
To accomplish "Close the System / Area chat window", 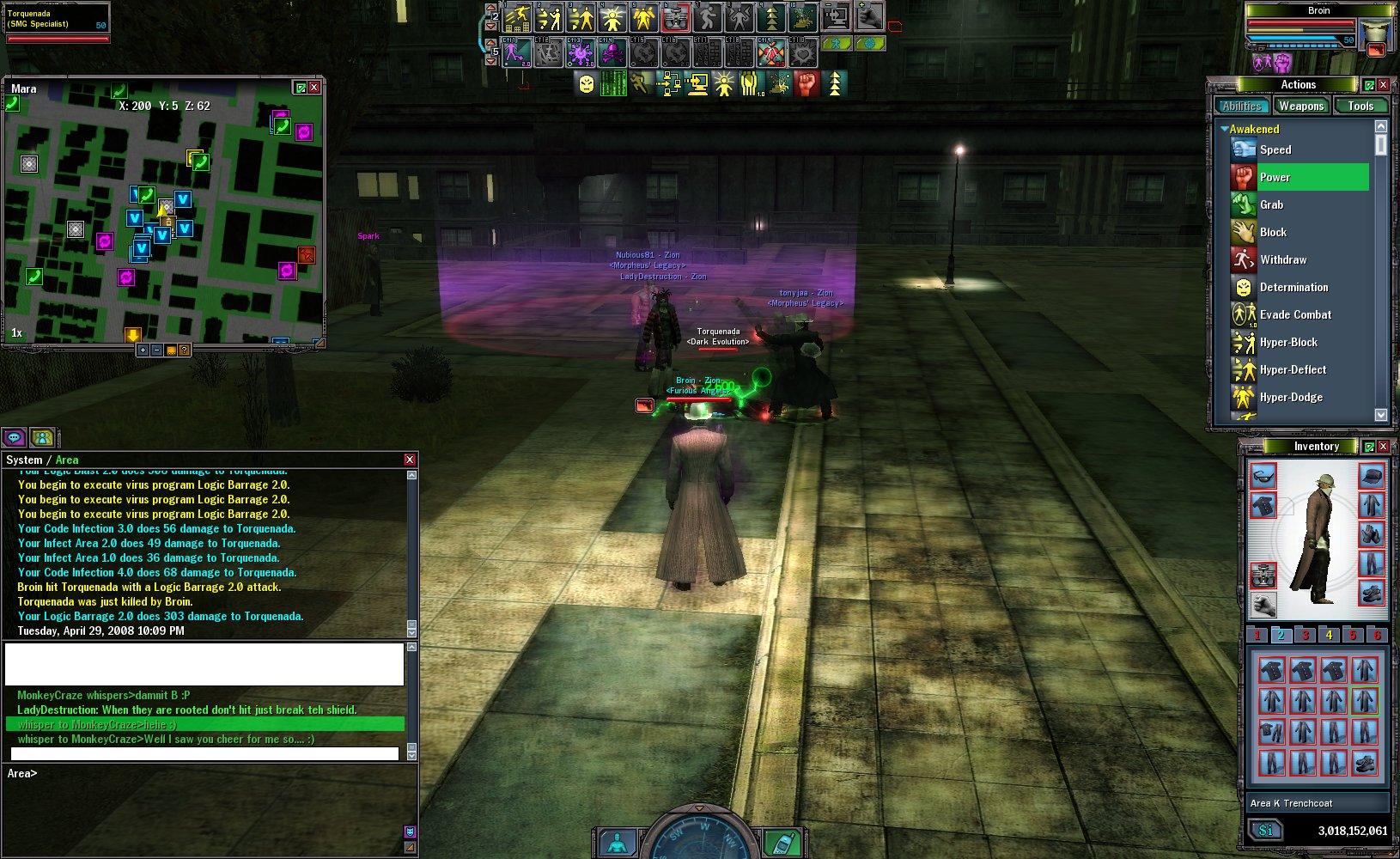I will tap(410, 460).
